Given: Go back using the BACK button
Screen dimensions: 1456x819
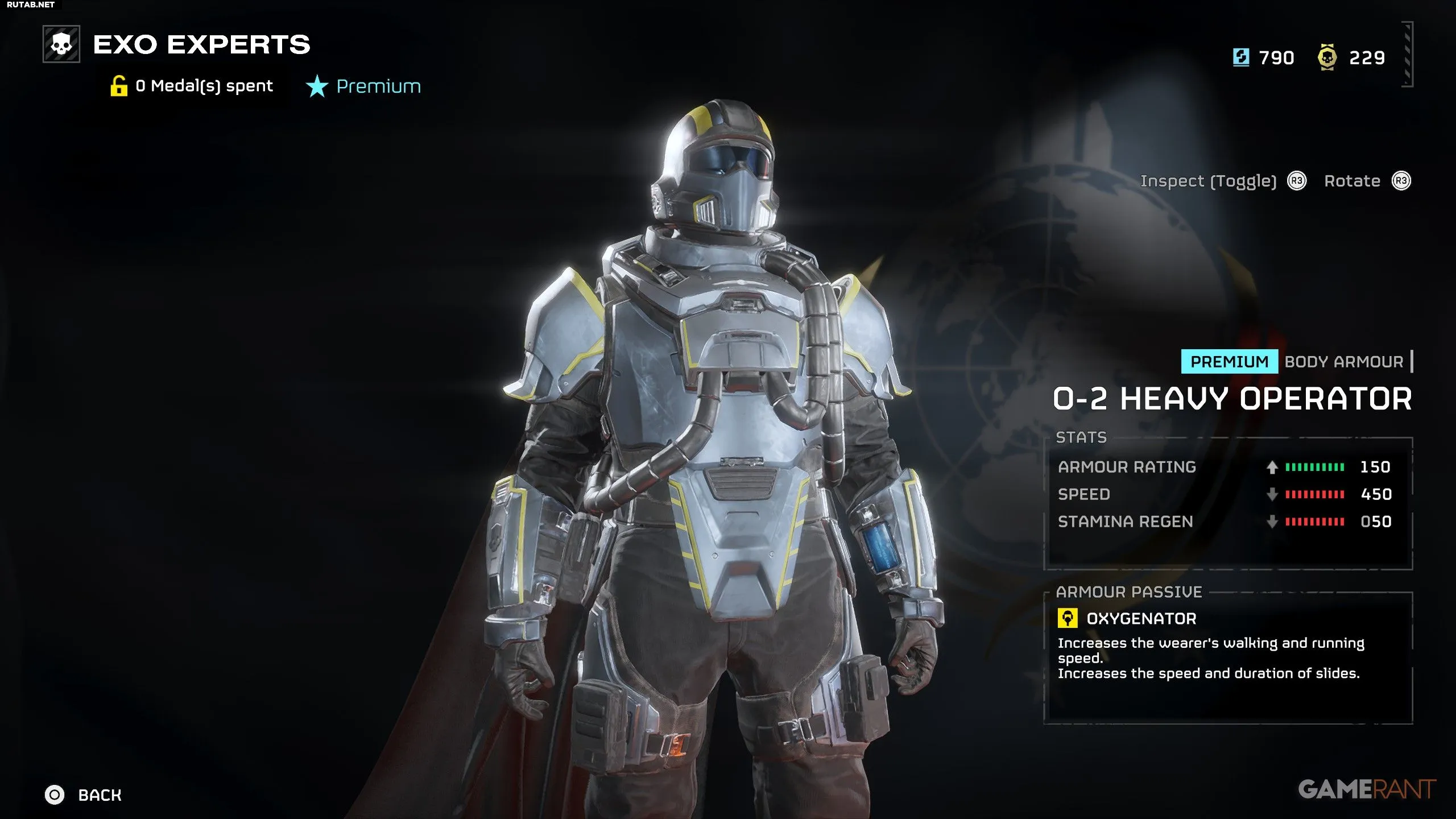Looking at the screenshot, I should [x=84, y=795].
